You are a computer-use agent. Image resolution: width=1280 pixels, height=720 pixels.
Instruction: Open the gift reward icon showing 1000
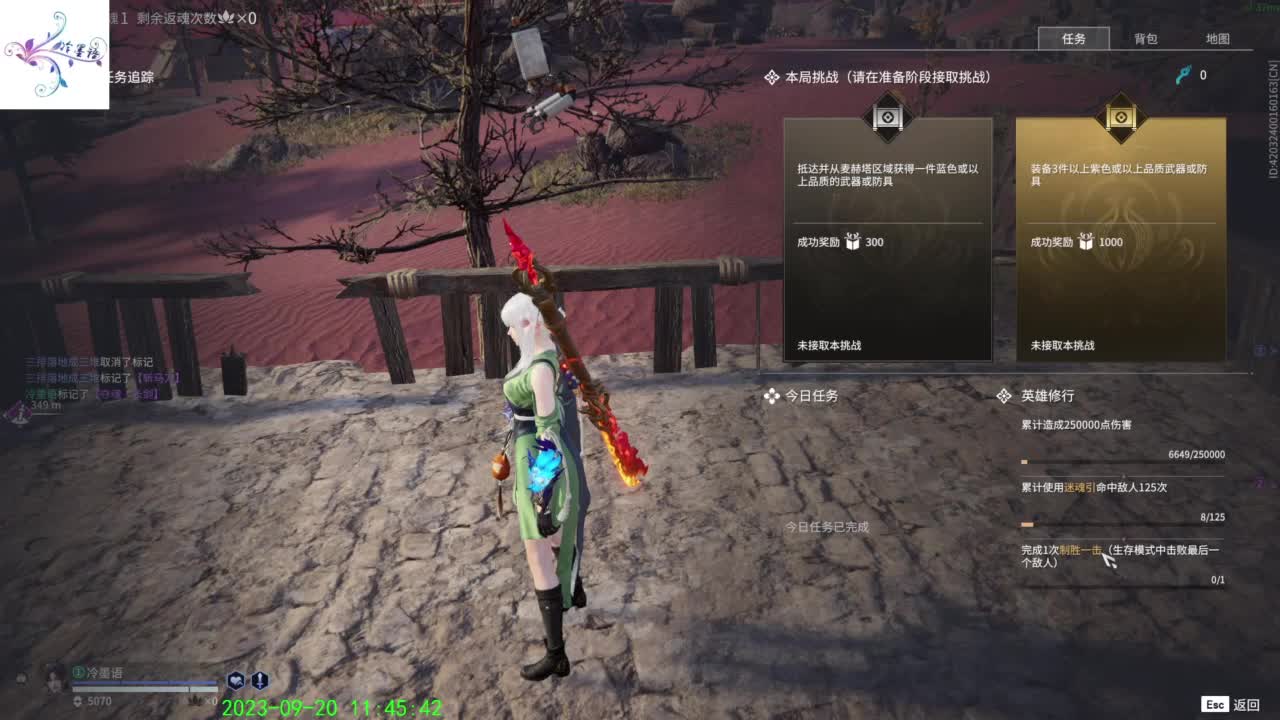point(1088,241)
